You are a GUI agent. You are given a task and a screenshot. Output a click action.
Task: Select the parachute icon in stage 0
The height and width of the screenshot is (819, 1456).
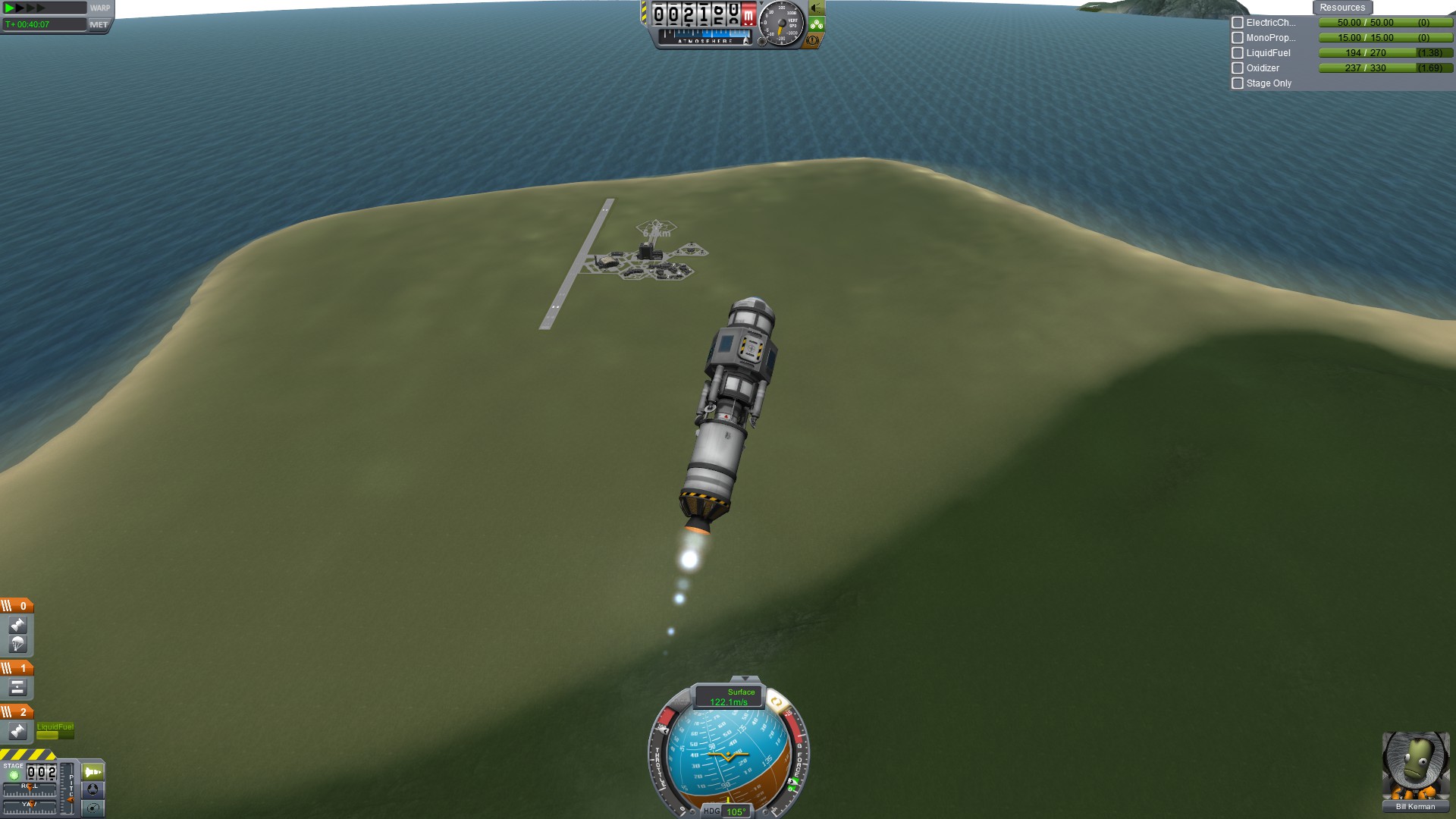17,645
